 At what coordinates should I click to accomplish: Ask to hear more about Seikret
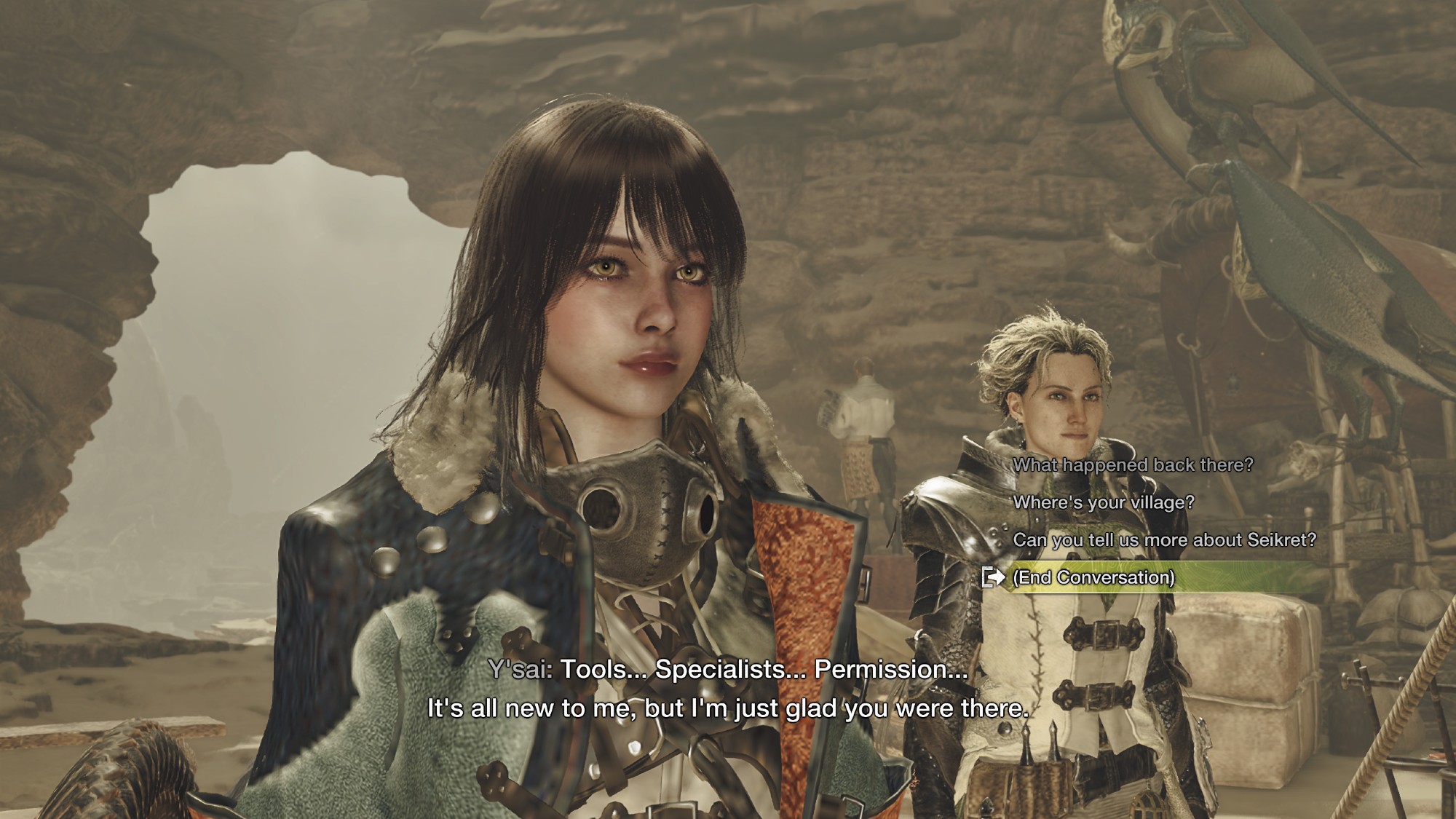(1164, 540)
